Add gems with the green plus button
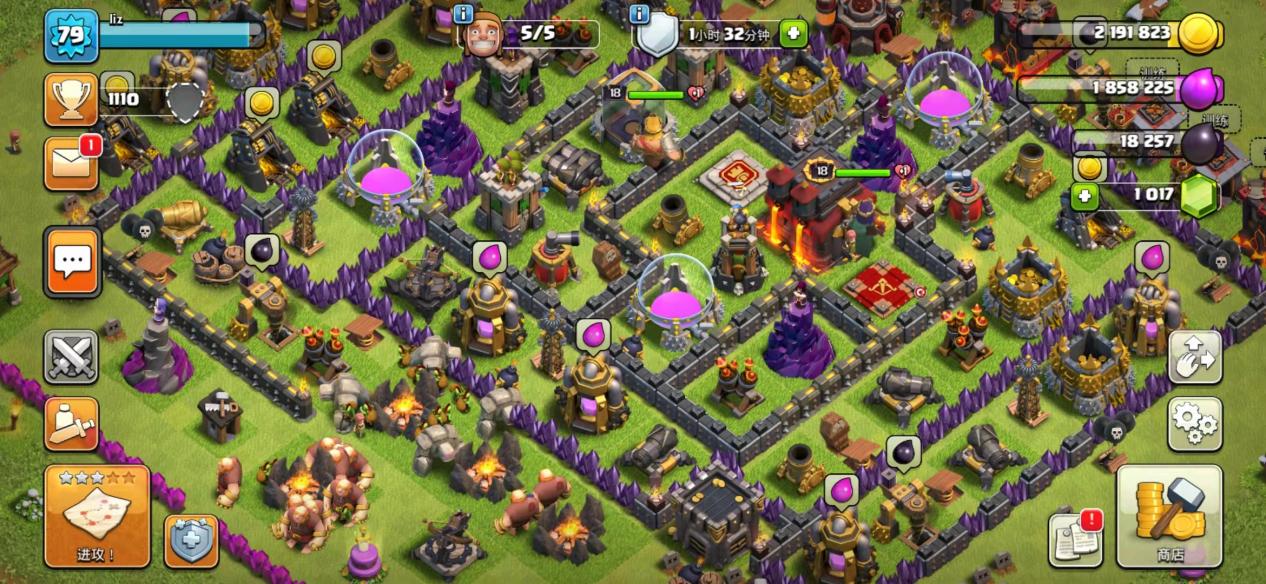 (x=1084, y=196)
